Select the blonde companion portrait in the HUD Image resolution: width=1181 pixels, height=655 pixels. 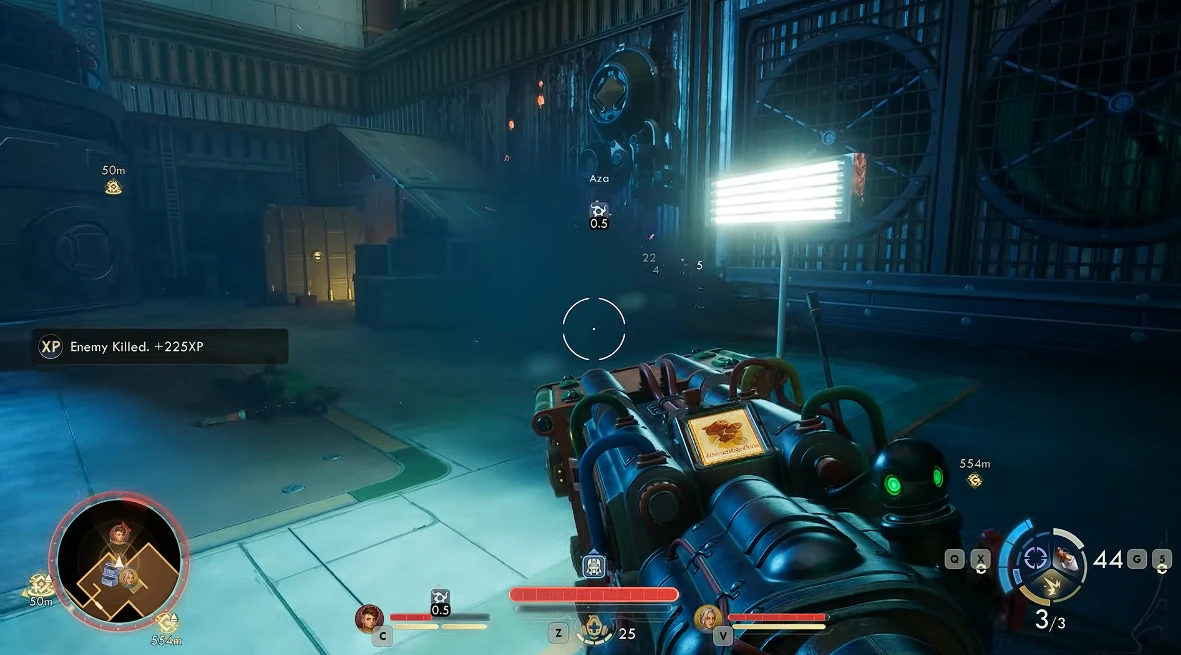tap(707, 618)
